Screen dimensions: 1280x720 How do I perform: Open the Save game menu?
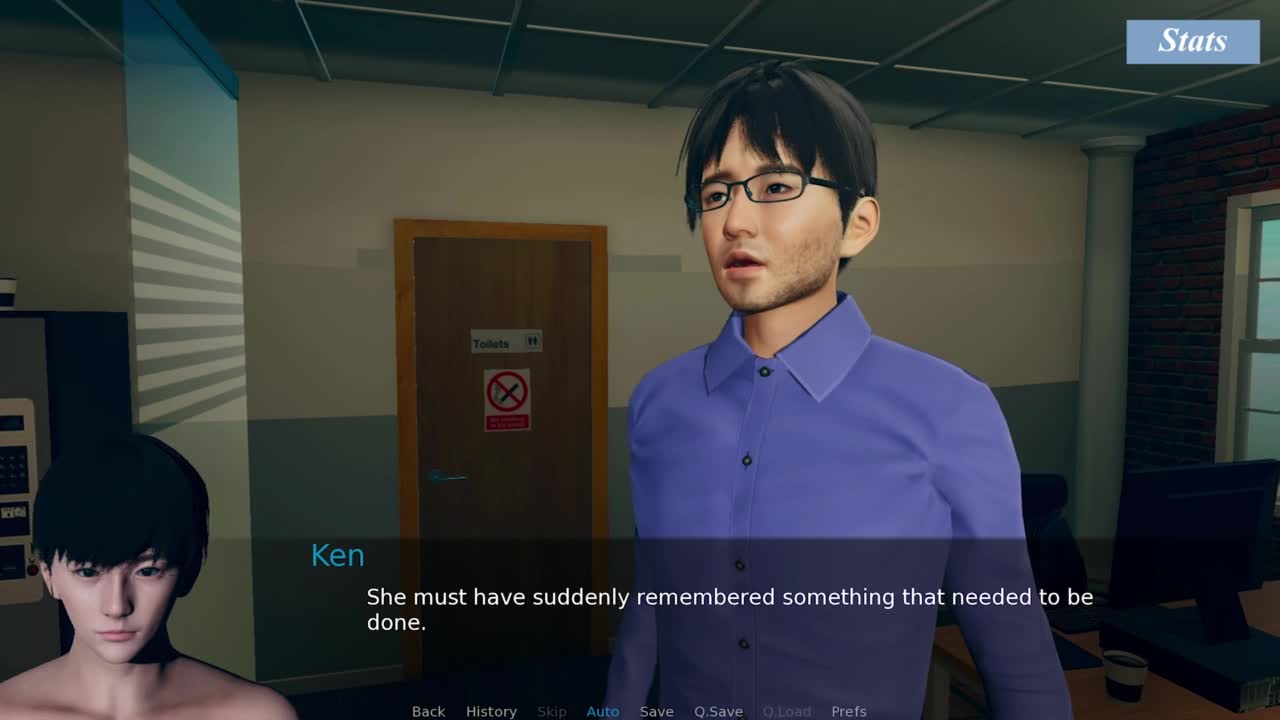click(x=656, y=711)
